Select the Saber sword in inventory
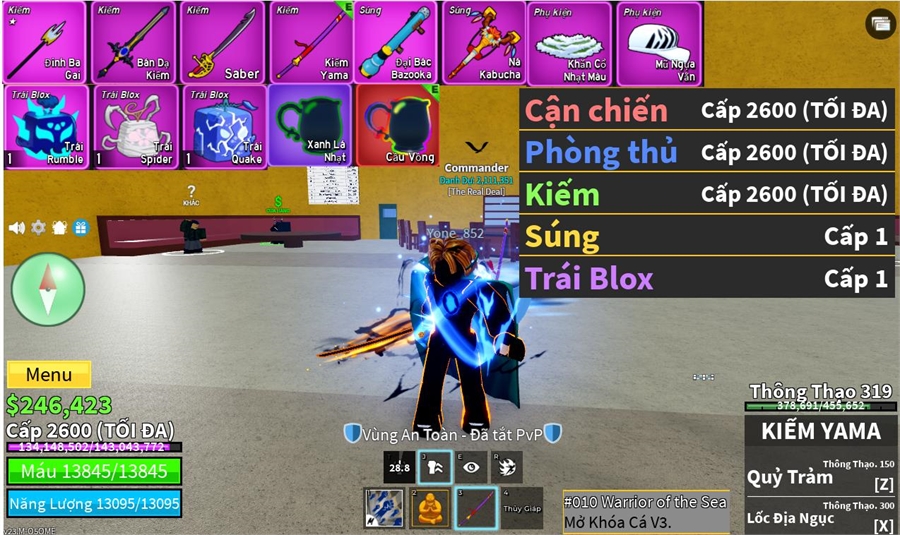The image size is (900, 535). 222,42
